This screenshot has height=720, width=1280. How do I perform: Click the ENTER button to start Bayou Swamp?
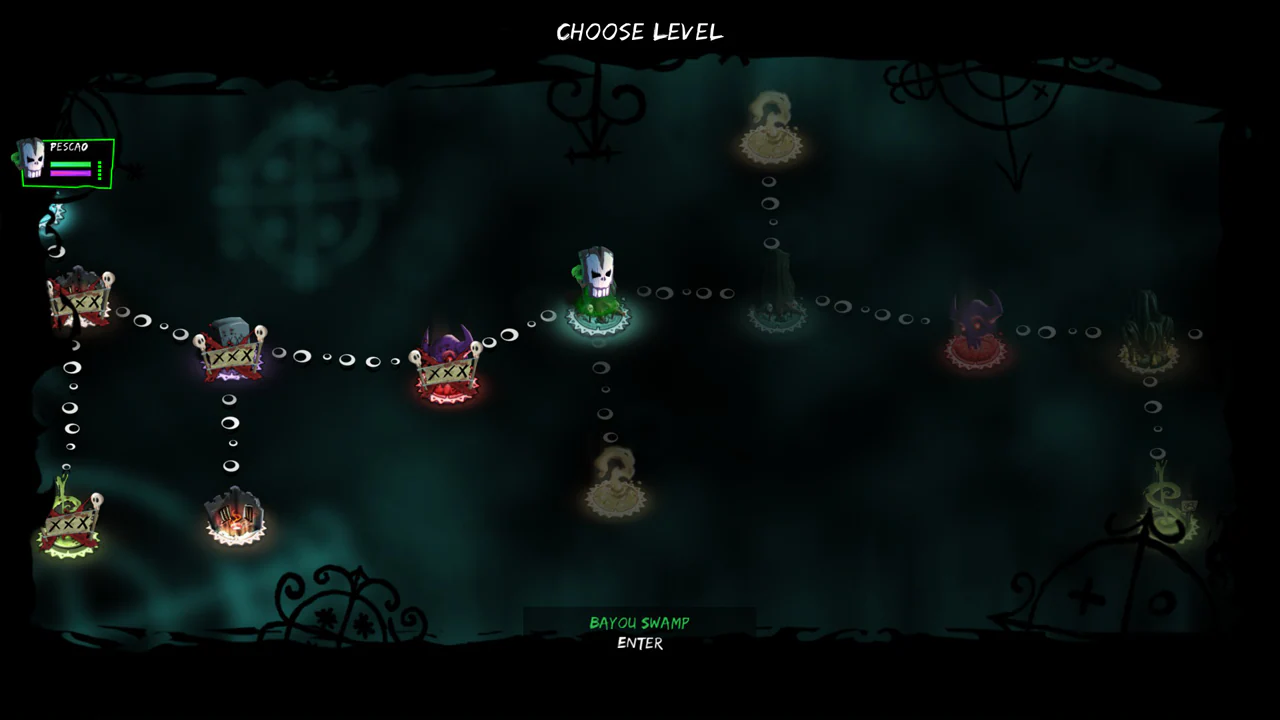[x=640, y=644]
